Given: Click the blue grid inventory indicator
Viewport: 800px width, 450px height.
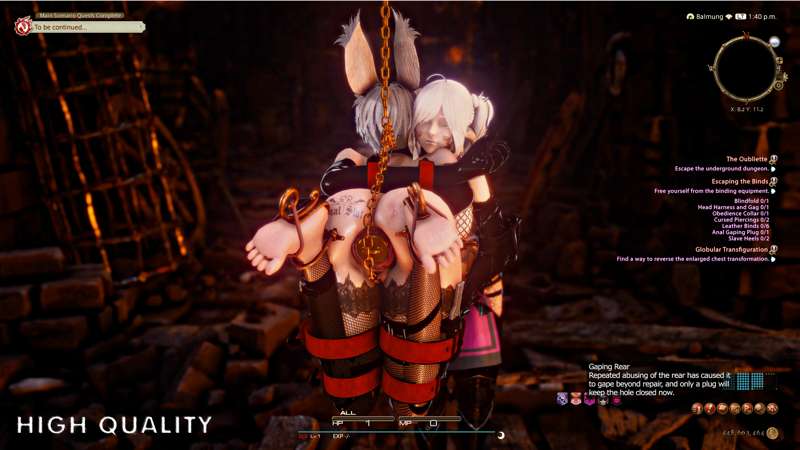Looking at the screenshot, I should tap(750, 381).
